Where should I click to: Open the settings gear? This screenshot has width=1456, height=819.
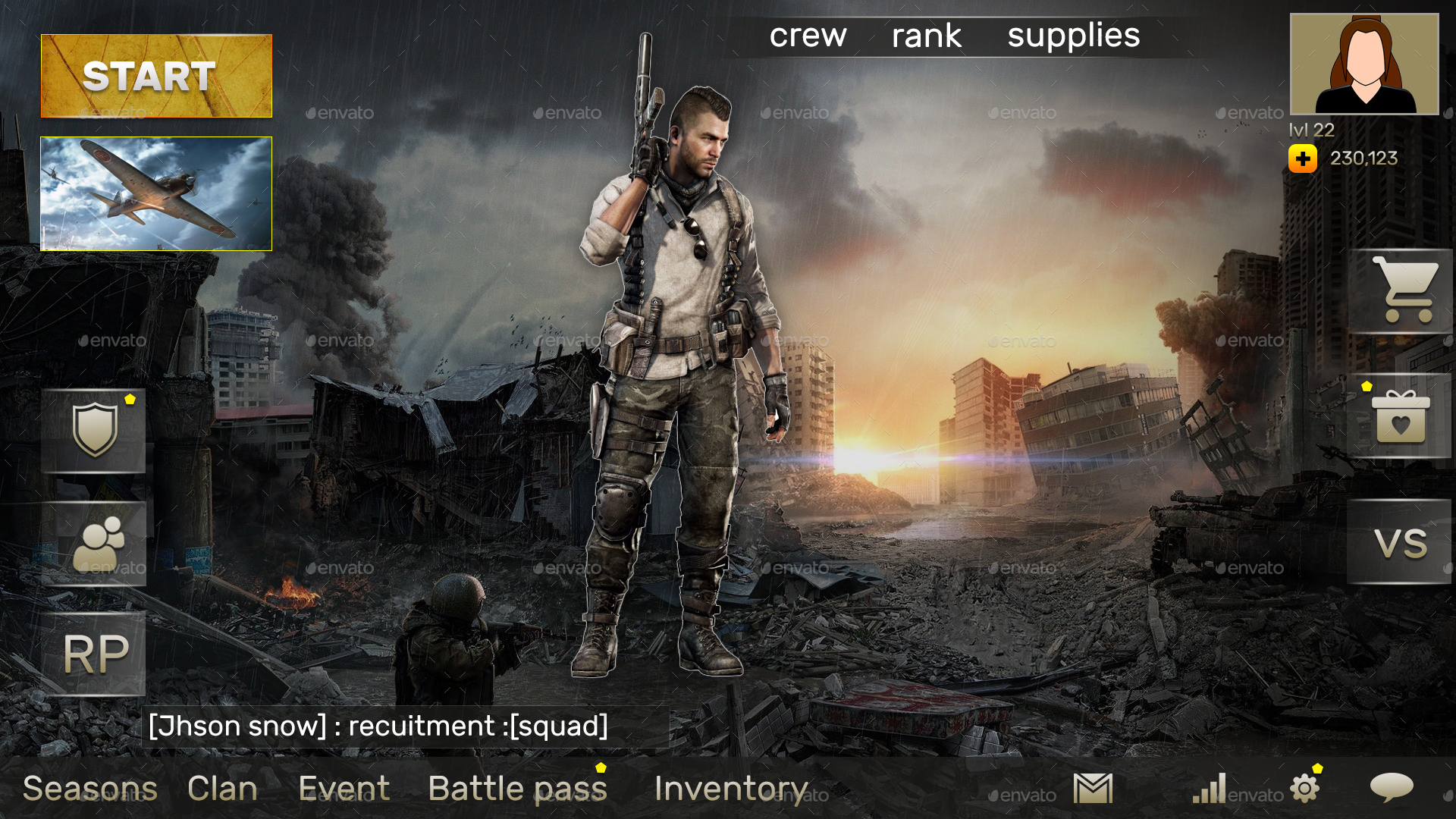(x=1304, y=789)
